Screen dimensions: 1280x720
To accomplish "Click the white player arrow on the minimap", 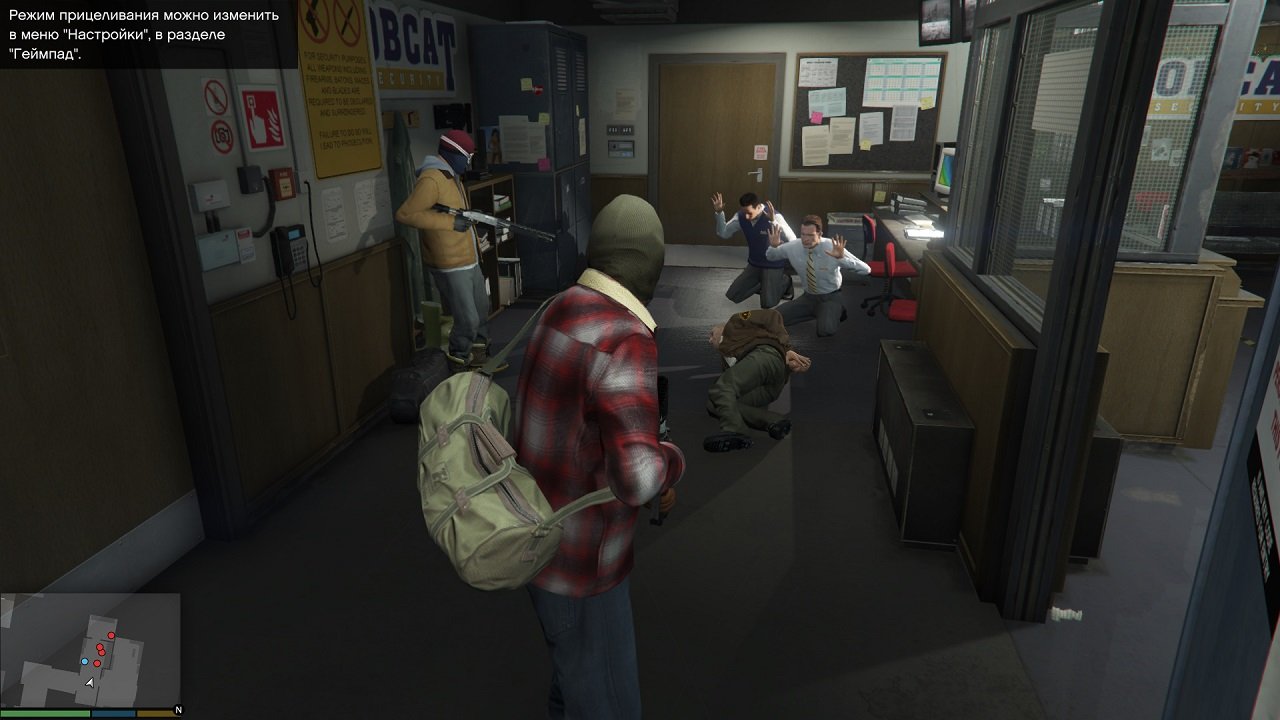I will click(90, 682).
